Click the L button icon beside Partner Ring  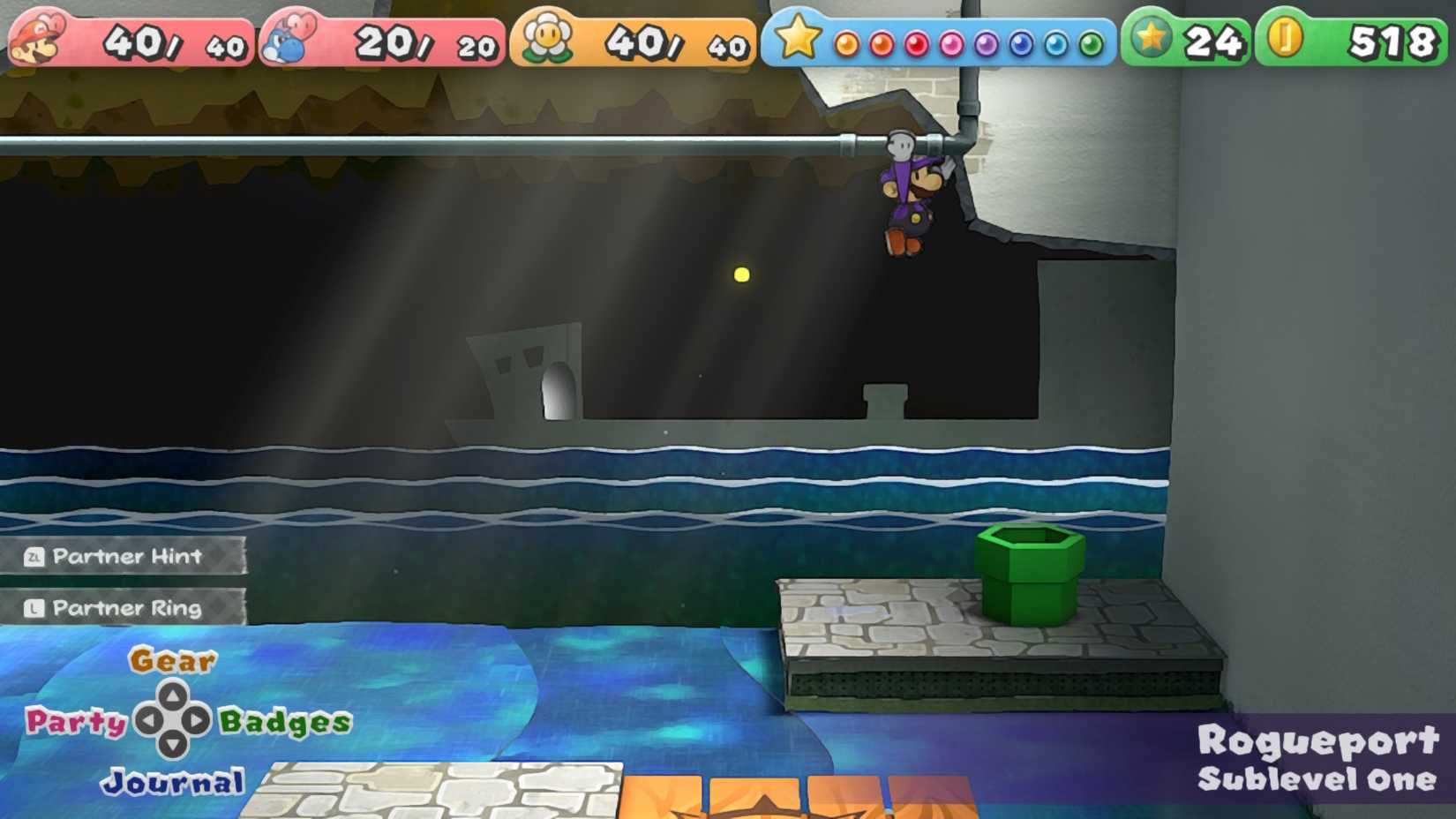(x=34, y=608)
